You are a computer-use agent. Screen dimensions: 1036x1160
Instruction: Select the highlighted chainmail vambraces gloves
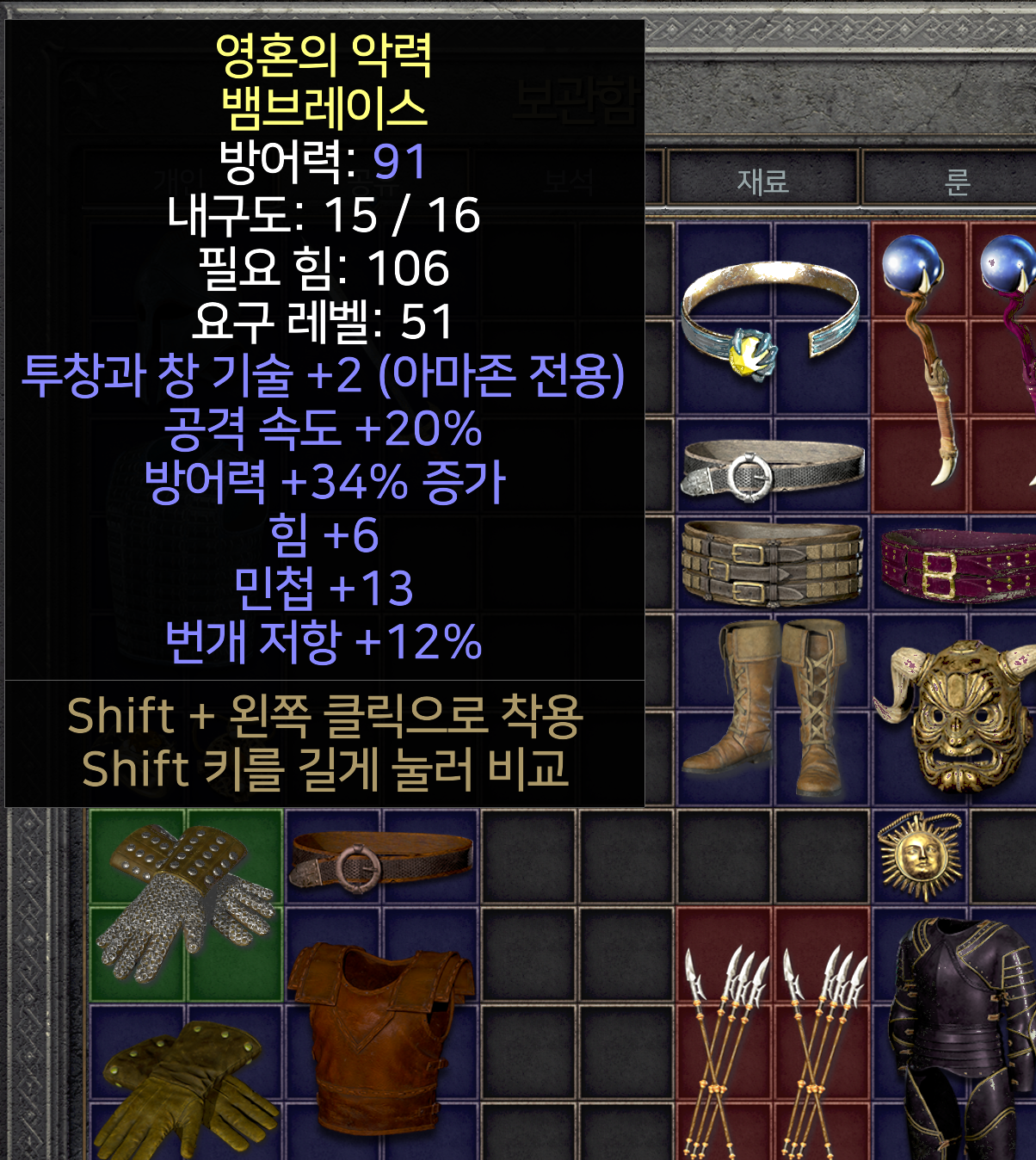pos(187,904)
